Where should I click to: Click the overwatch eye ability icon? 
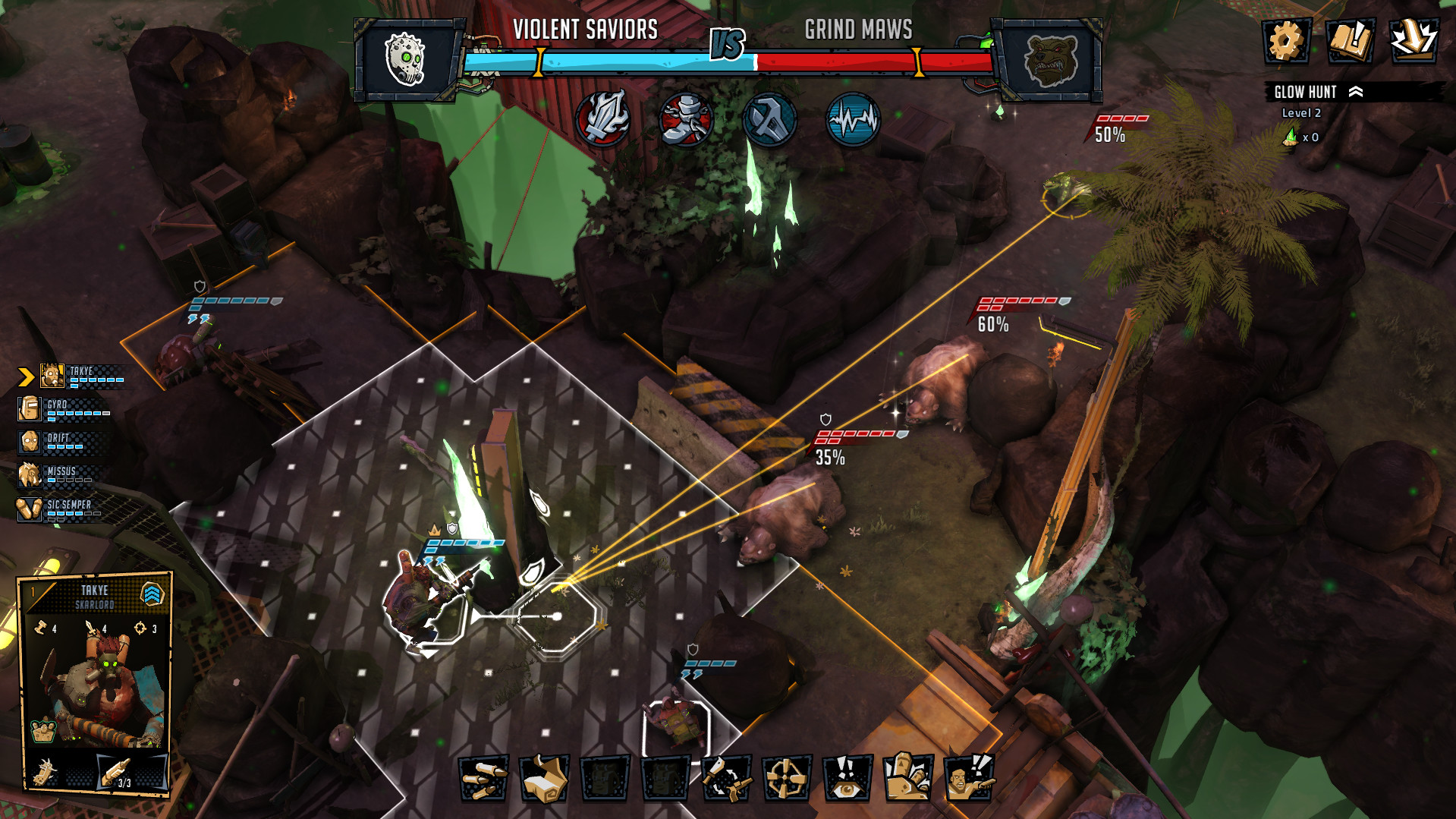844,780
